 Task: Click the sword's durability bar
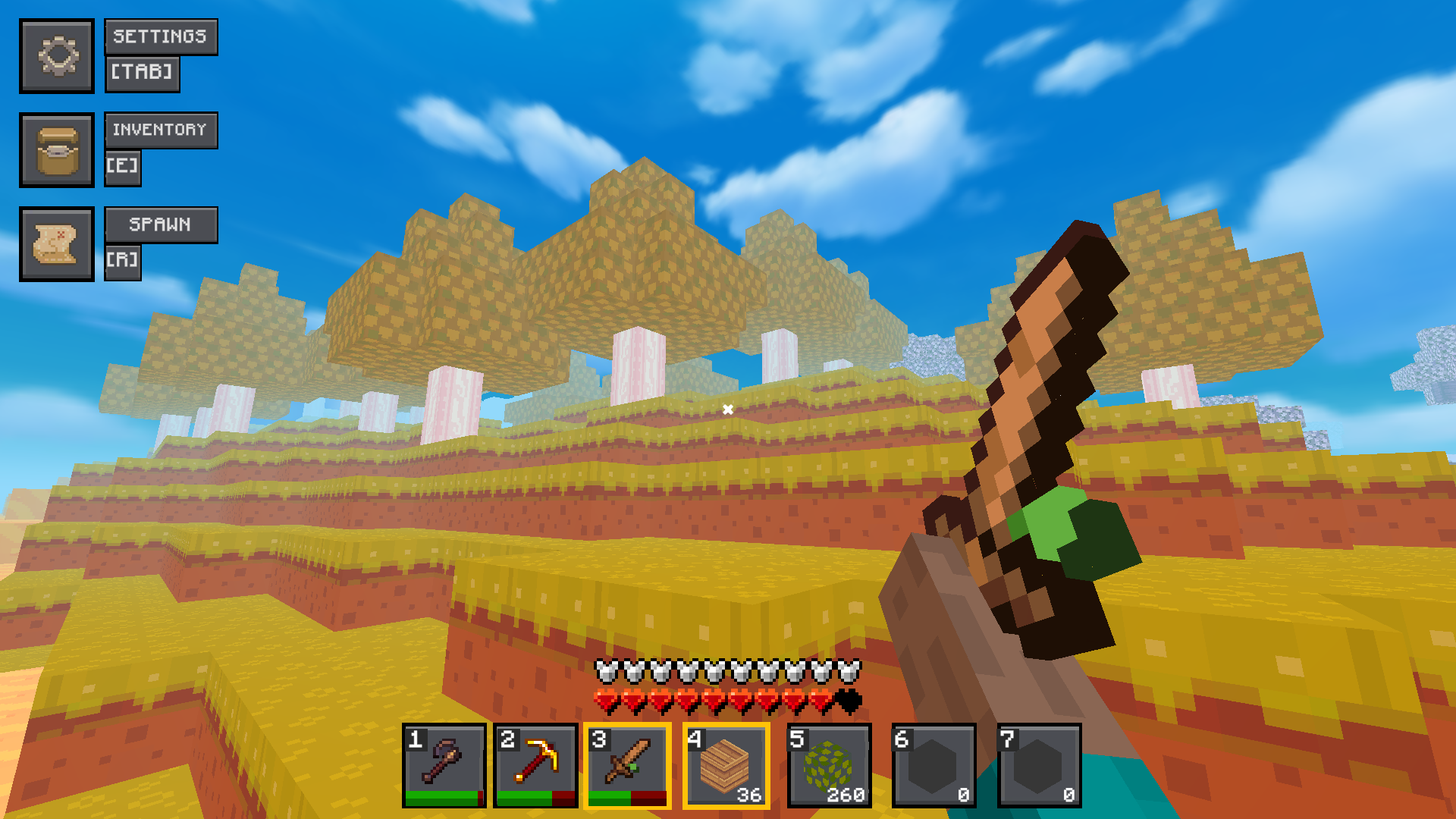pyautogui.click(x=629, y=798)
